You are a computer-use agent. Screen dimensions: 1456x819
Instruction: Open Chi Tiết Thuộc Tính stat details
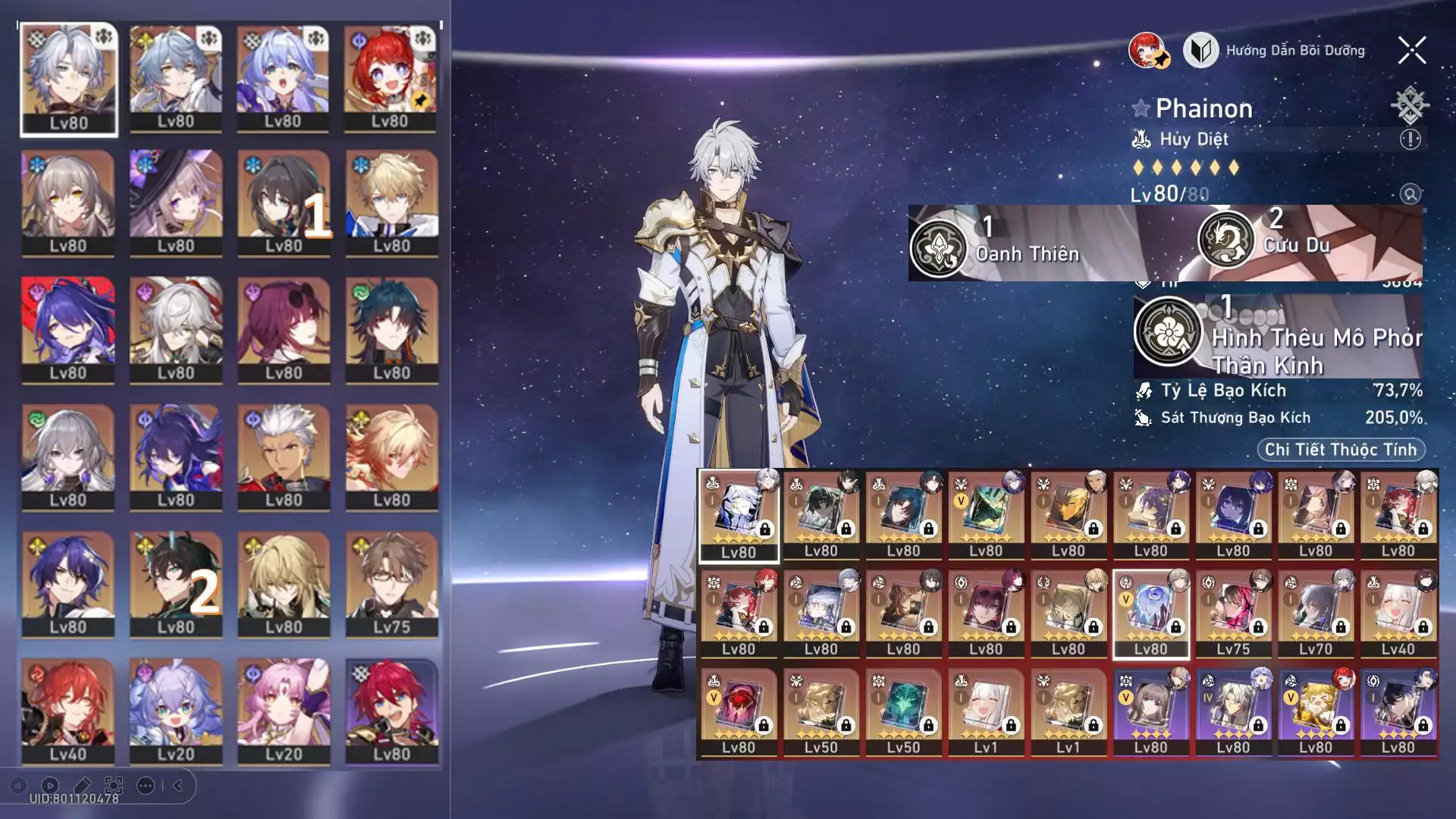click(x=1341, y=450)
